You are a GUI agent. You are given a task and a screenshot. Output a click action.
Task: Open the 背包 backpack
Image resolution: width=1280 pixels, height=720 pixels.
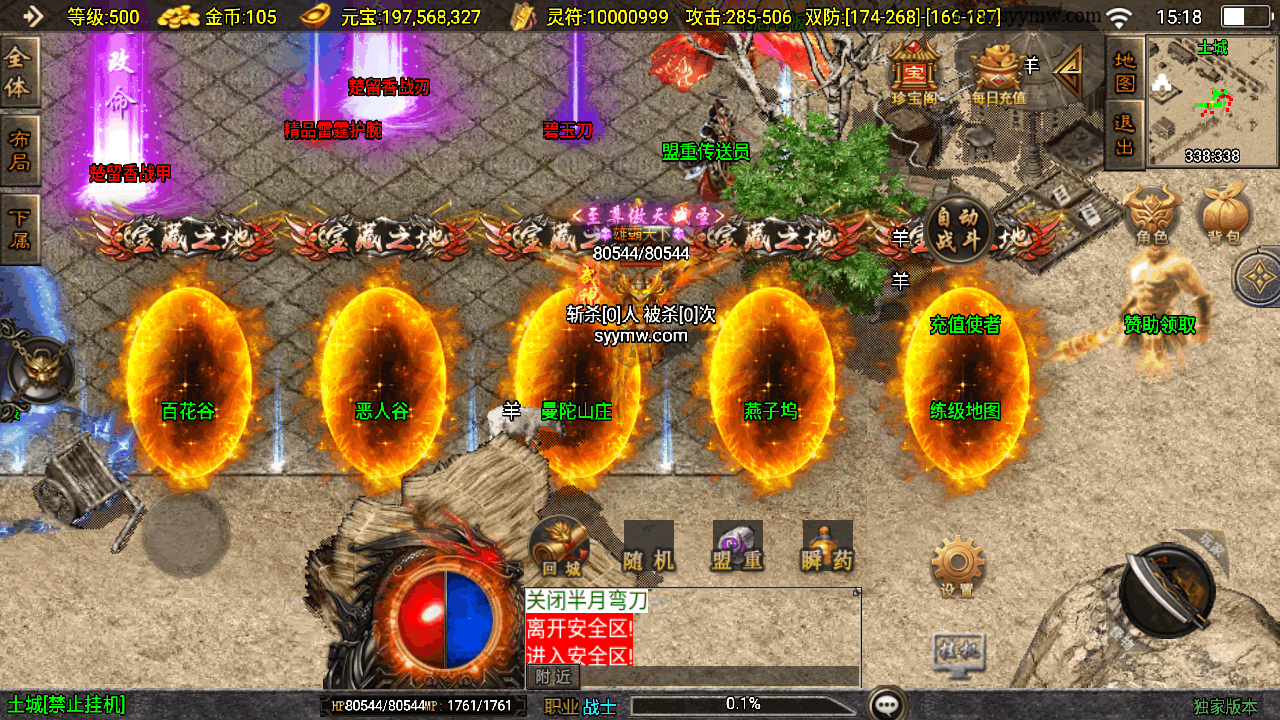[1224, 216]
